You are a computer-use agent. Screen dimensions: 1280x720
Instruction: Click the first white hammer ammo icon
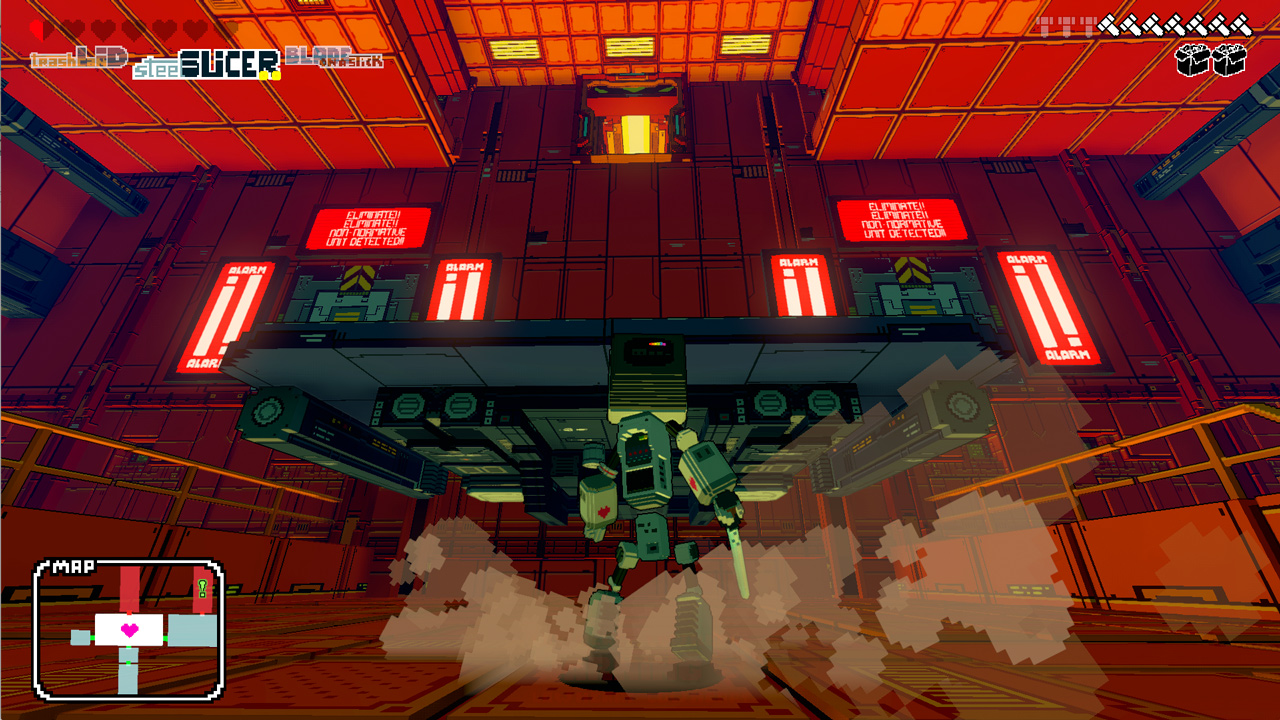point(1108,25)
